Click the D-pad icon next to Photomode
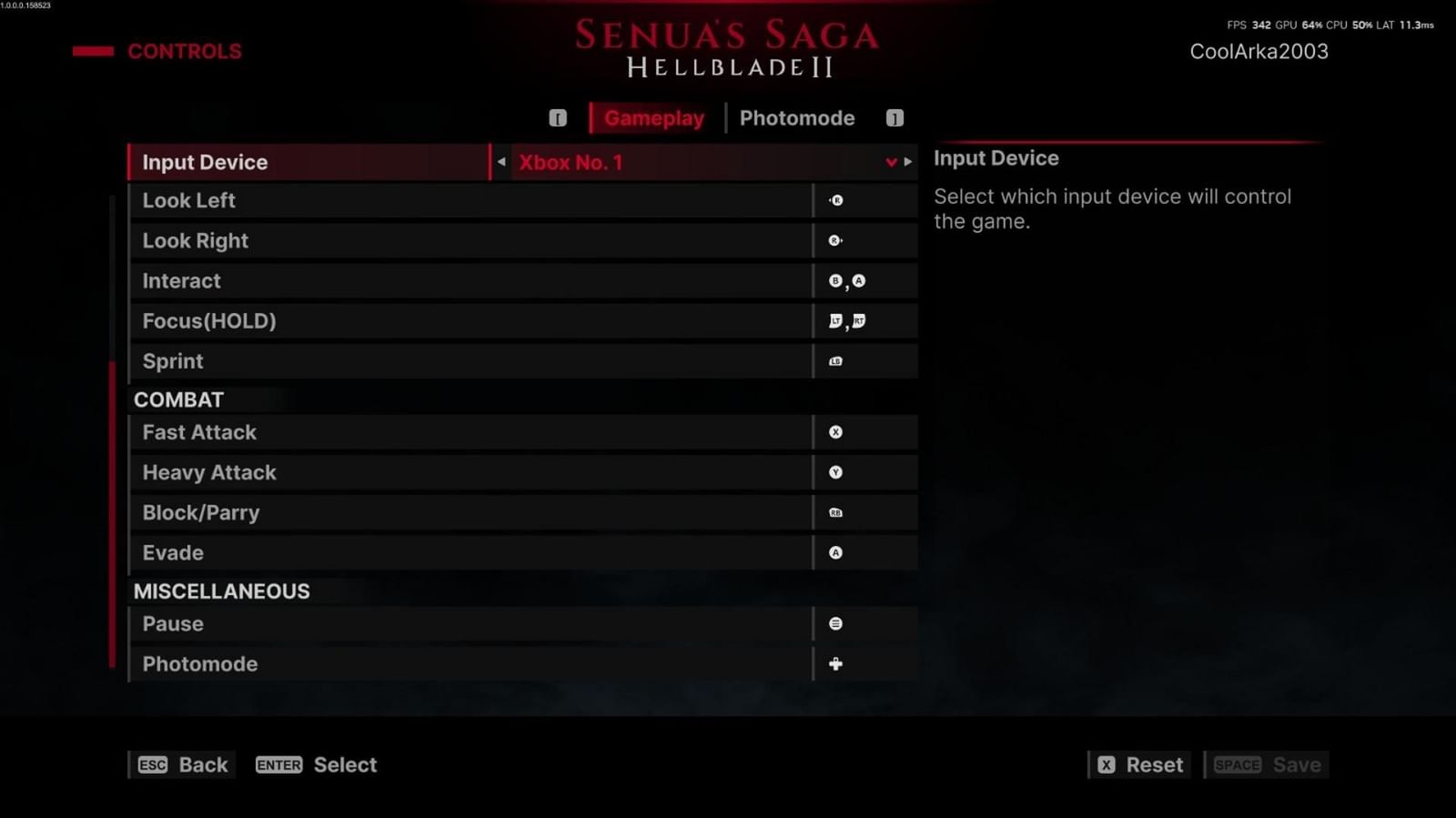This screenshot has height=818, width=1456. click(x=834, y=663)
